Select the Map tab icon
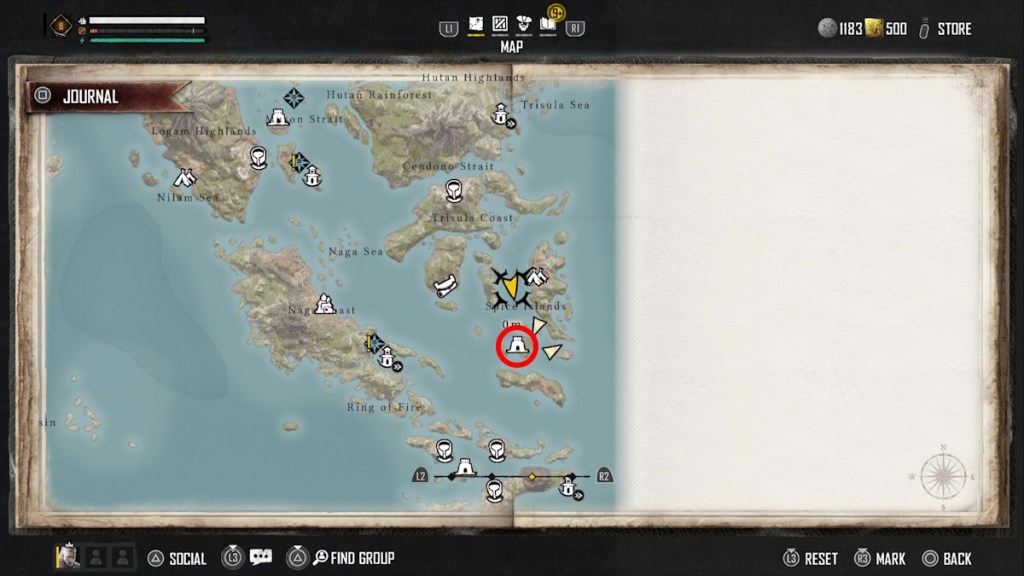 pos(476,25)
